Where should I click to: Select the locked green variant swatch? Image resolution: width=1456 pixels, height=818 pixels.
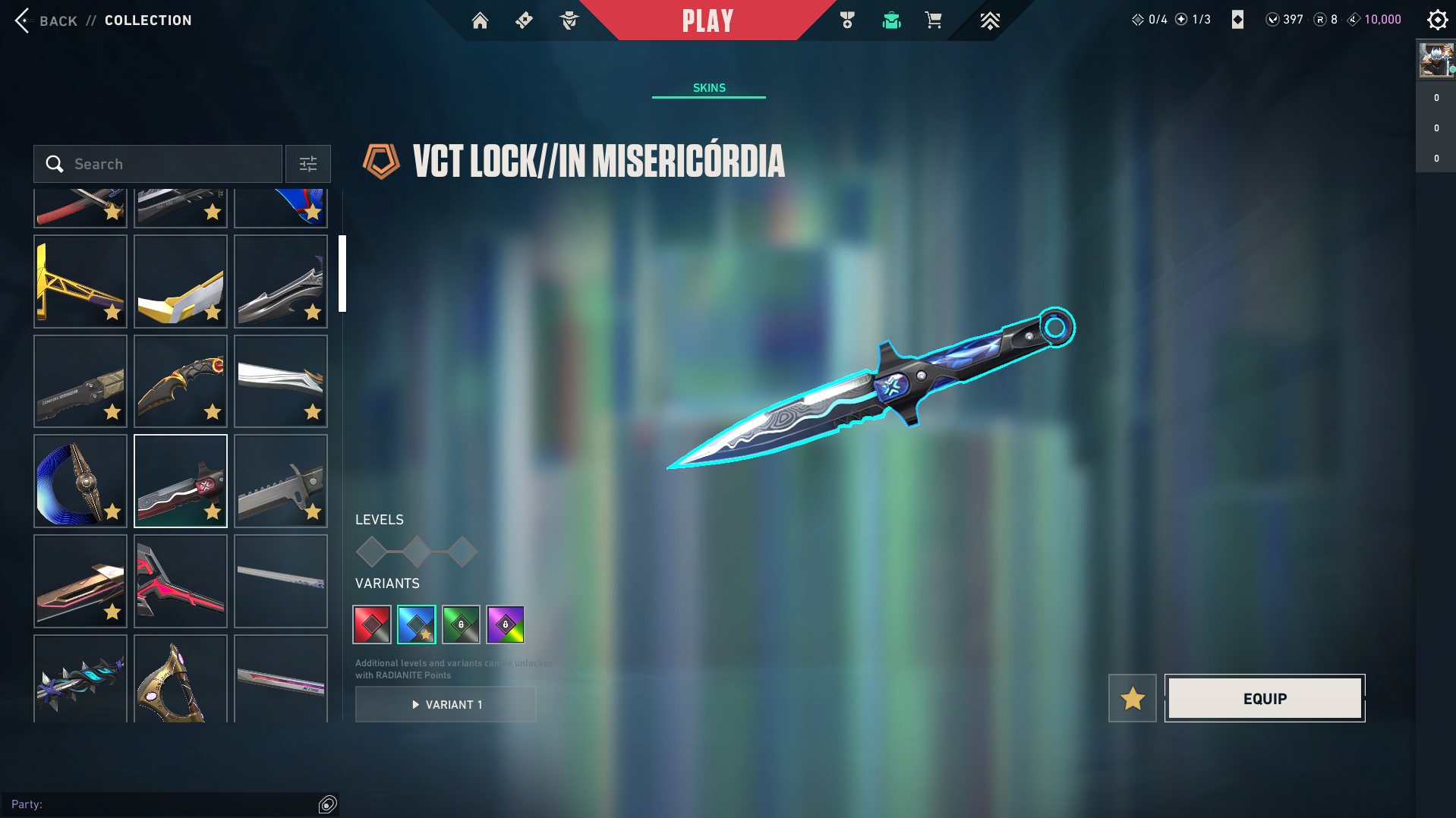461,625
